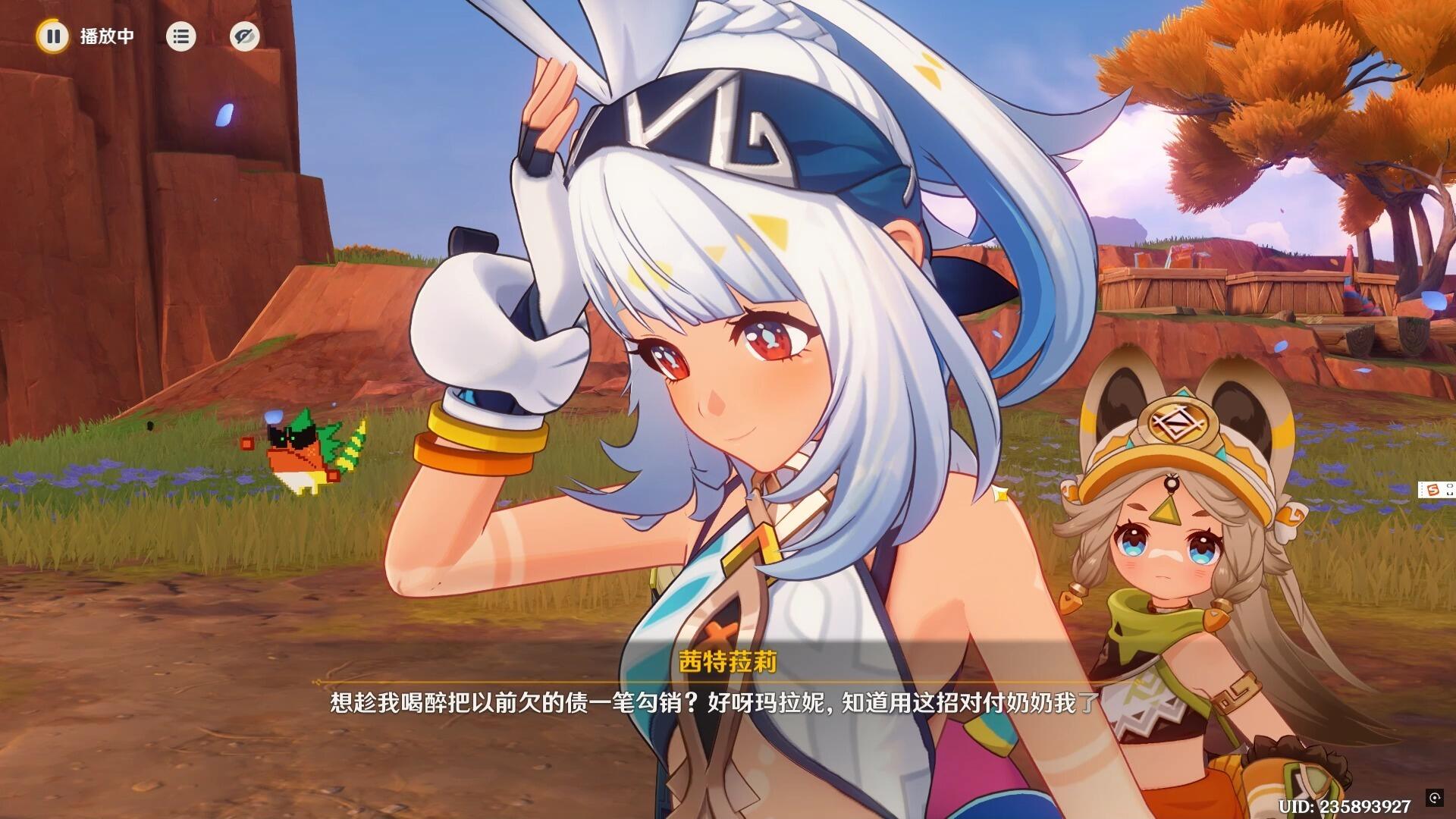Open the dialogue history log
This screenshot has width=1456, height=819.
[x=180, y=36]
